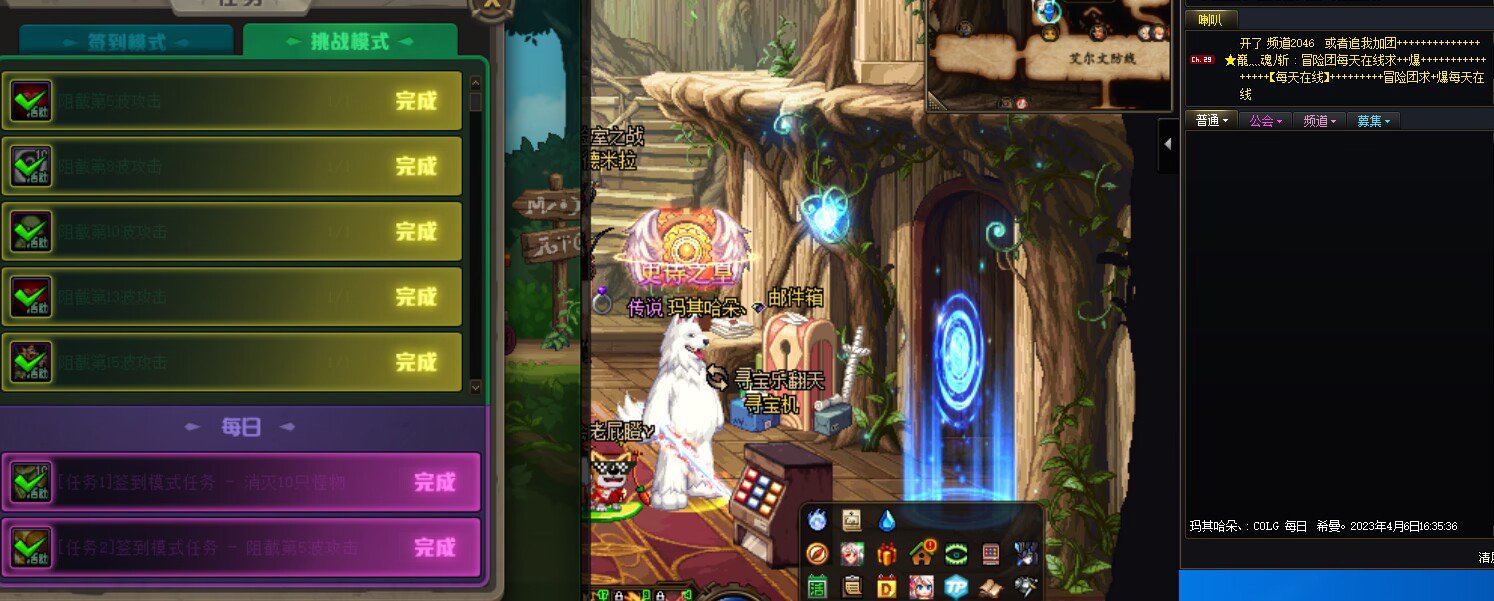1494x601 pixels.
Task: Select the 阻截第15波攻击 quest row
Action: [x=232, y=362]
